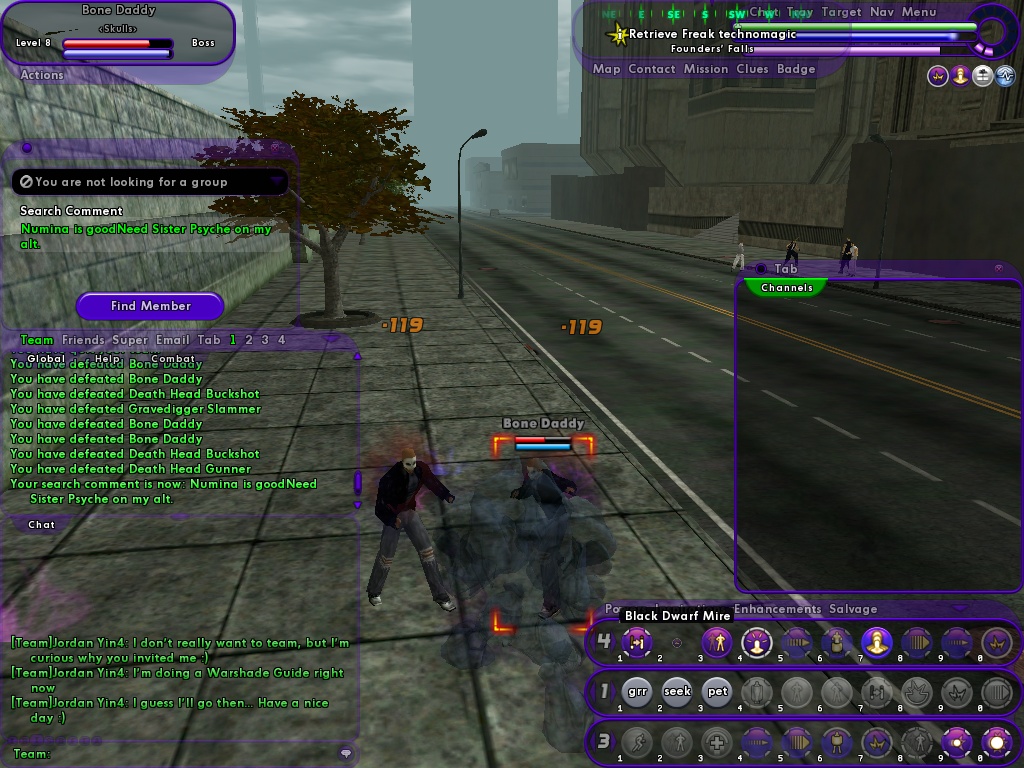Open the Super group tab
1024x768 pixels.
pyautogui.click(x=130, y=340)
